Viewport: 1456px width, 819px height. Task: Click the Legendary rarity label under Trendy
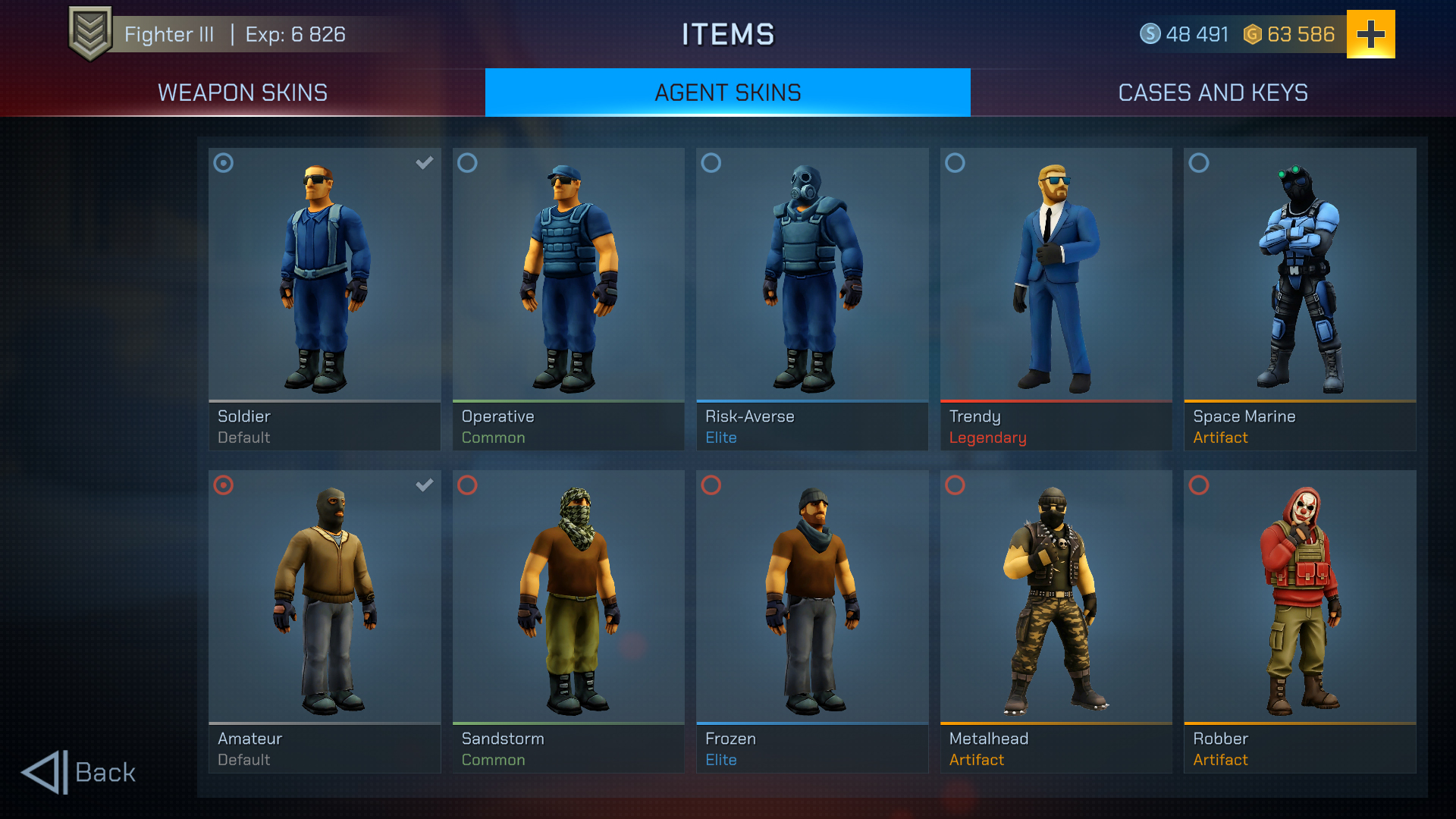click(x=987, y=438)
